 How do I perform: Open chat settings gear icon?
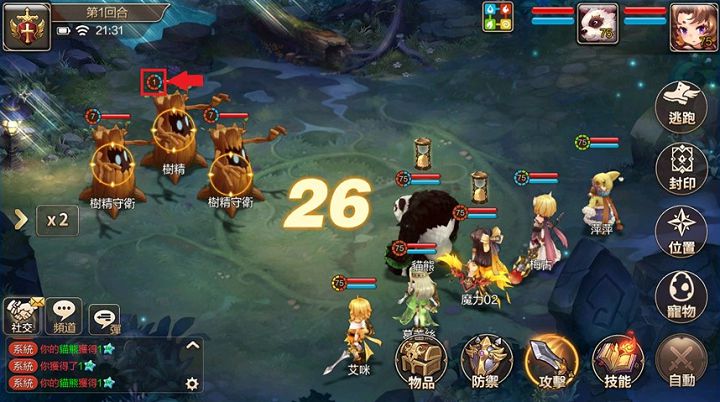click(192, 383)
